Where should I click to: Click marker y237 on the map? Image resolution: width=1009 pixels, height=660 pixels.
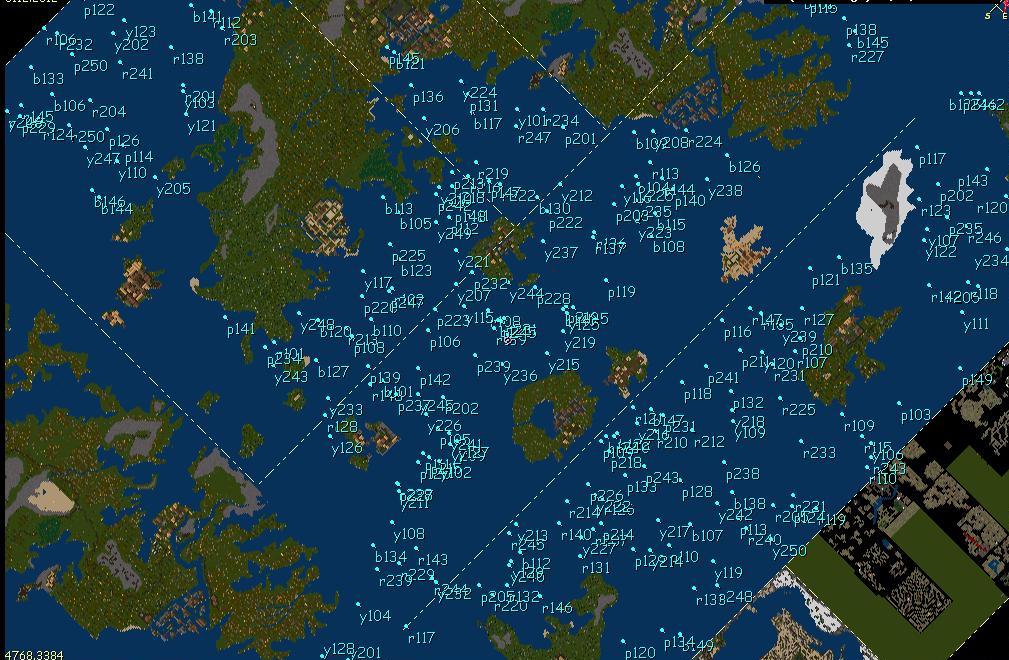tap(561, 253)
